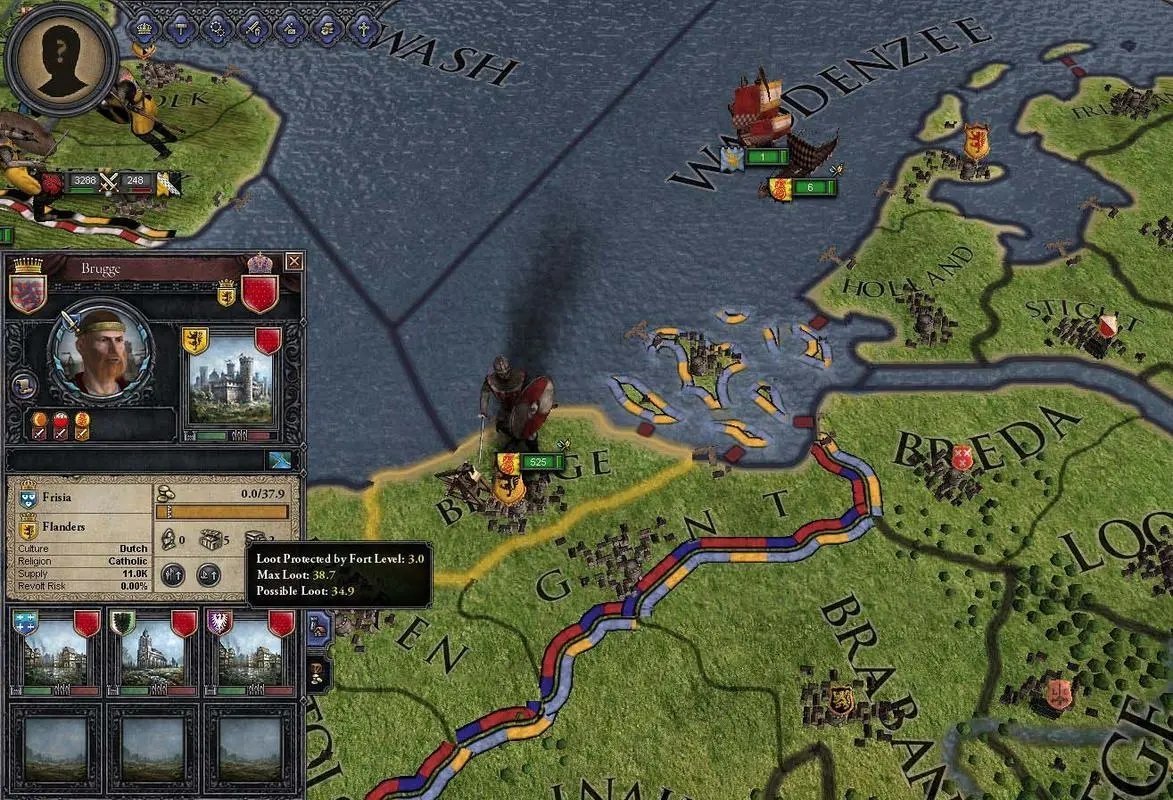Click the Frisia title shield
This screenshot has width=1173, height=800.
pos(27,495)
